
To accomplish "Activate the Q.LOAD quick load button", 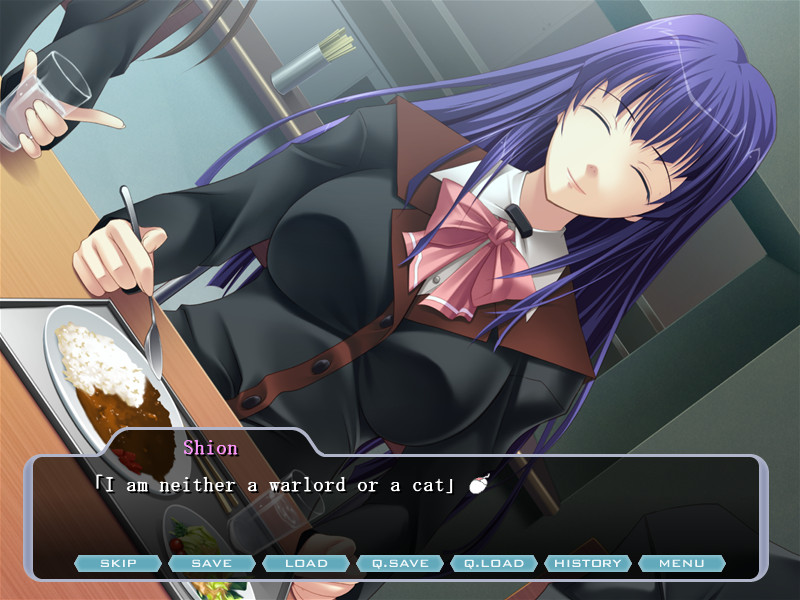I will [x=494, y=563].
